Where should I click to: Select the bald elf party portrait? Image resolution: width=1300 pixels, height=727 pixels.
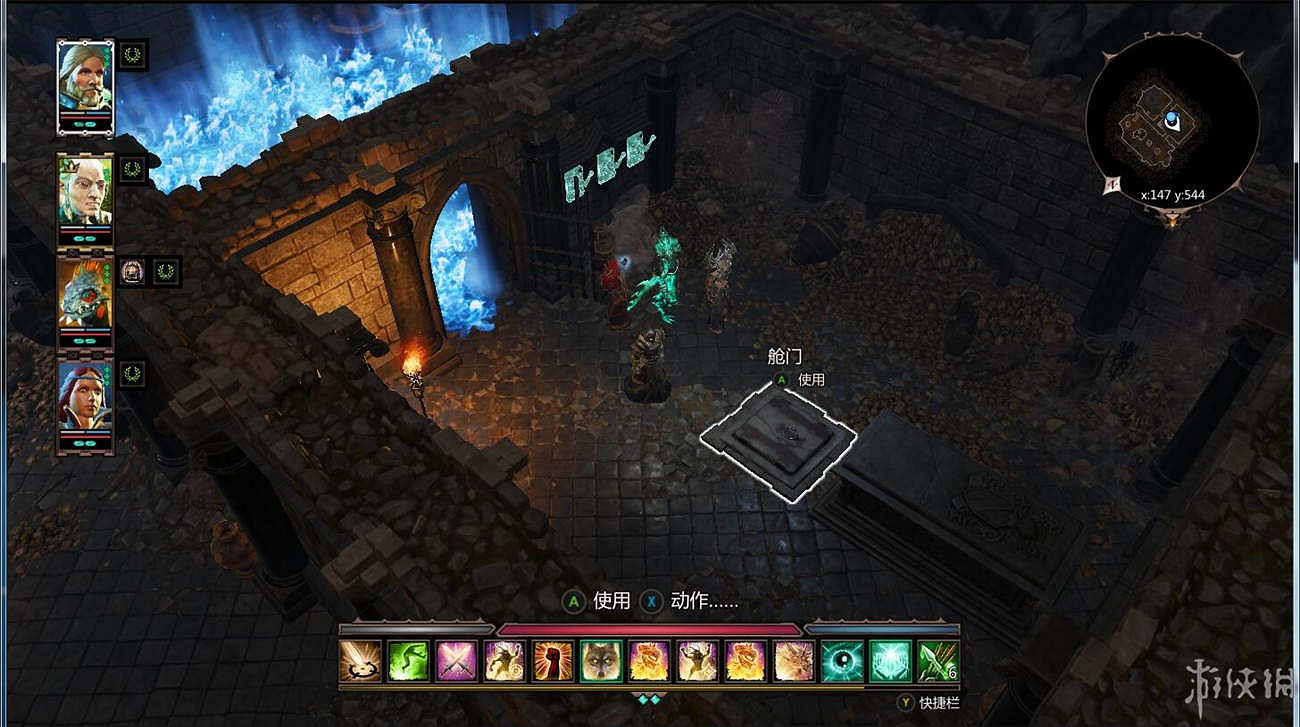(85, 193)
